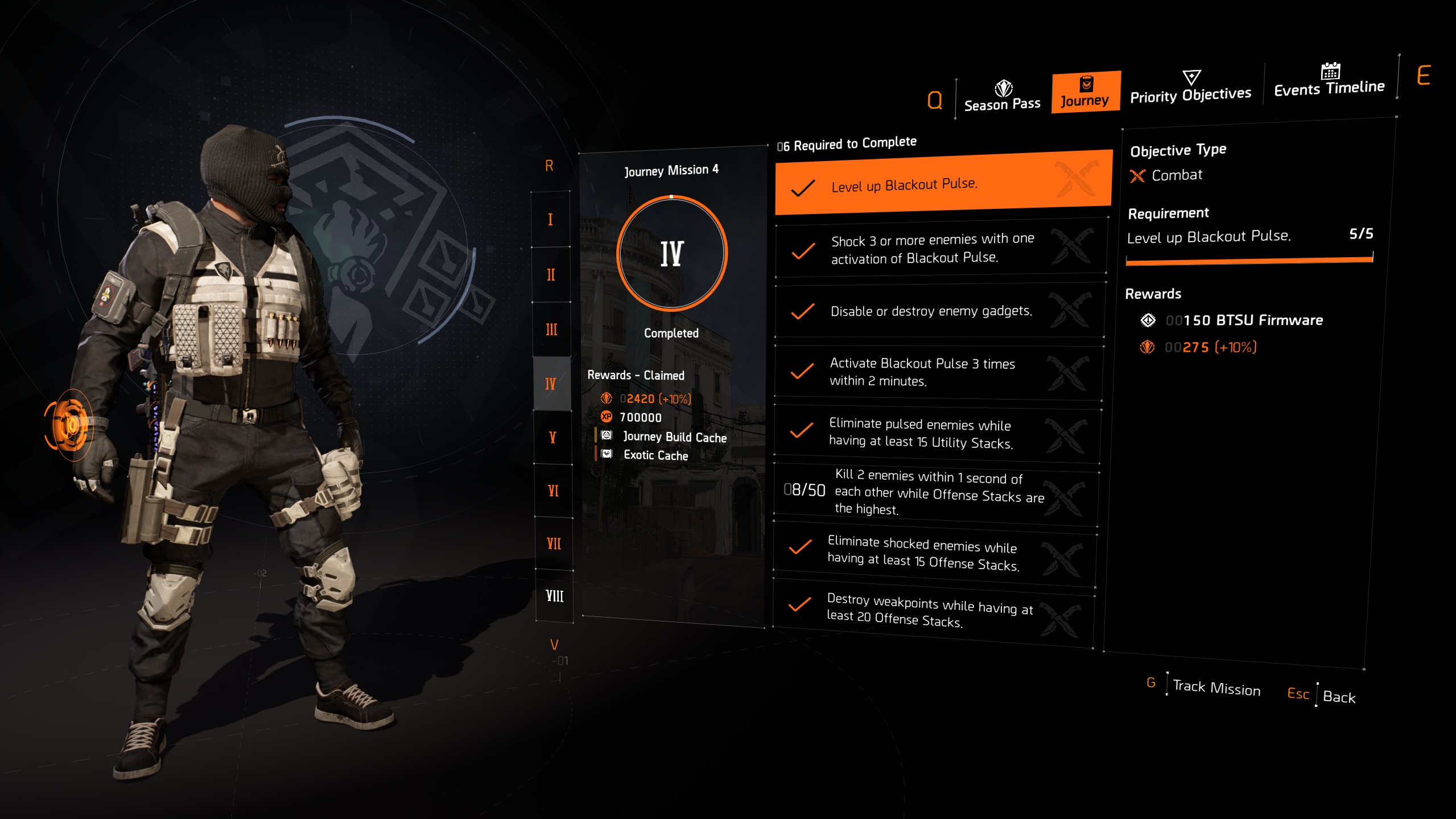Viewport: 1456px width, 819px height.
Task: Select the BTSU Firmware reward icon
Action: pyautogui.click(x=1149, y=320)
